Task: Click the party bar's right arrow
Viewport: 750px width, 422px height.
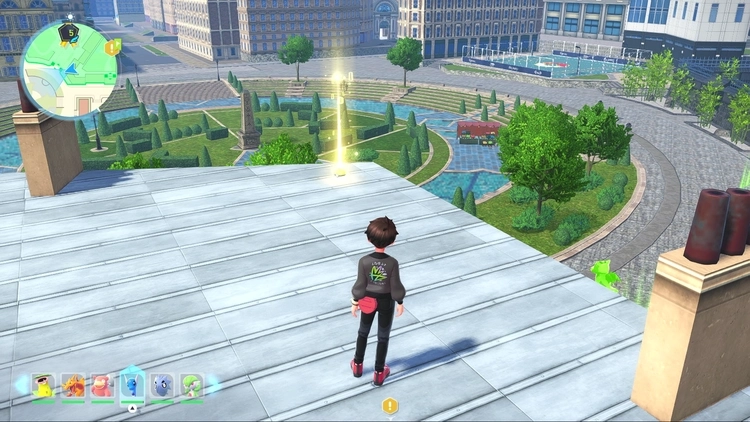Action: pos(213,385)
